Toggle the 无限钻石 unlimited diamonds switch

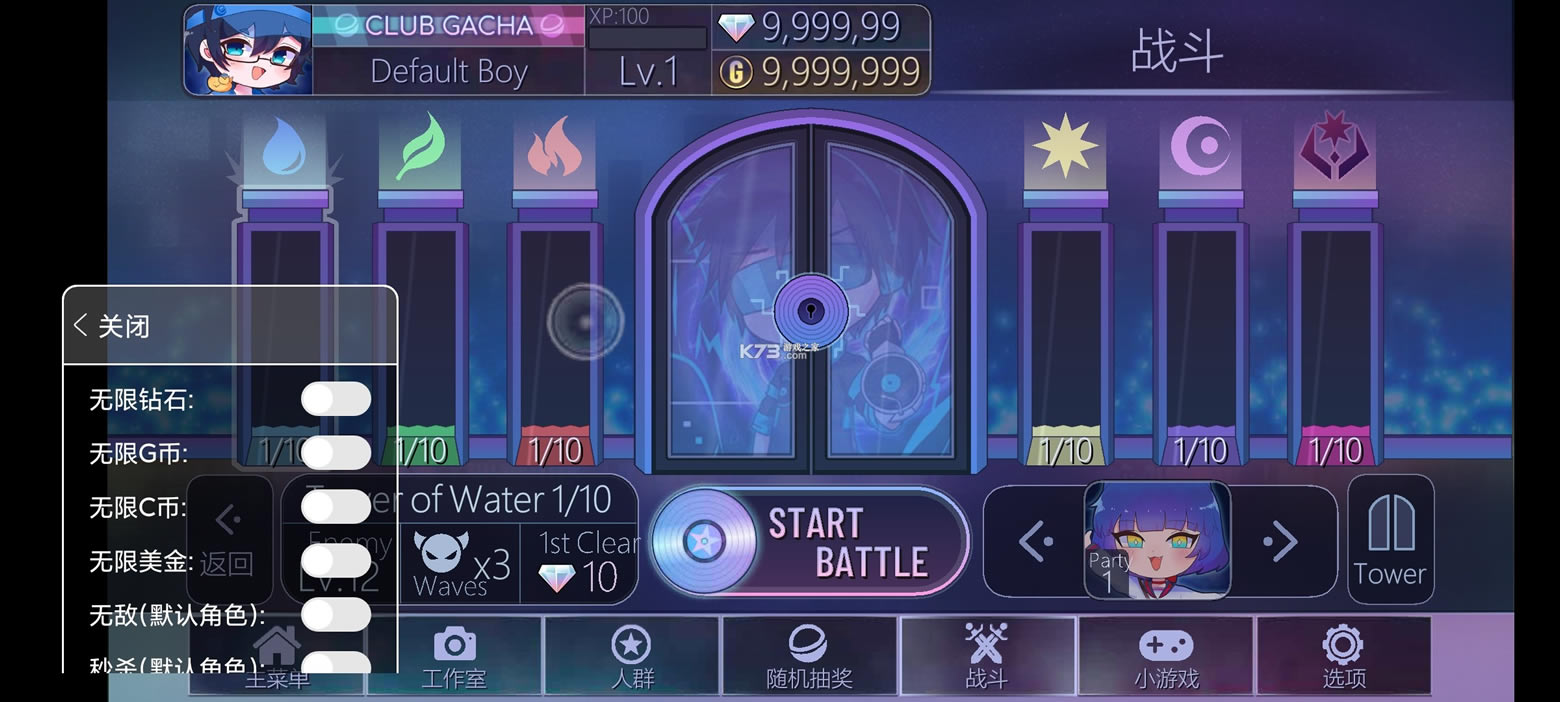pos(336,399)
